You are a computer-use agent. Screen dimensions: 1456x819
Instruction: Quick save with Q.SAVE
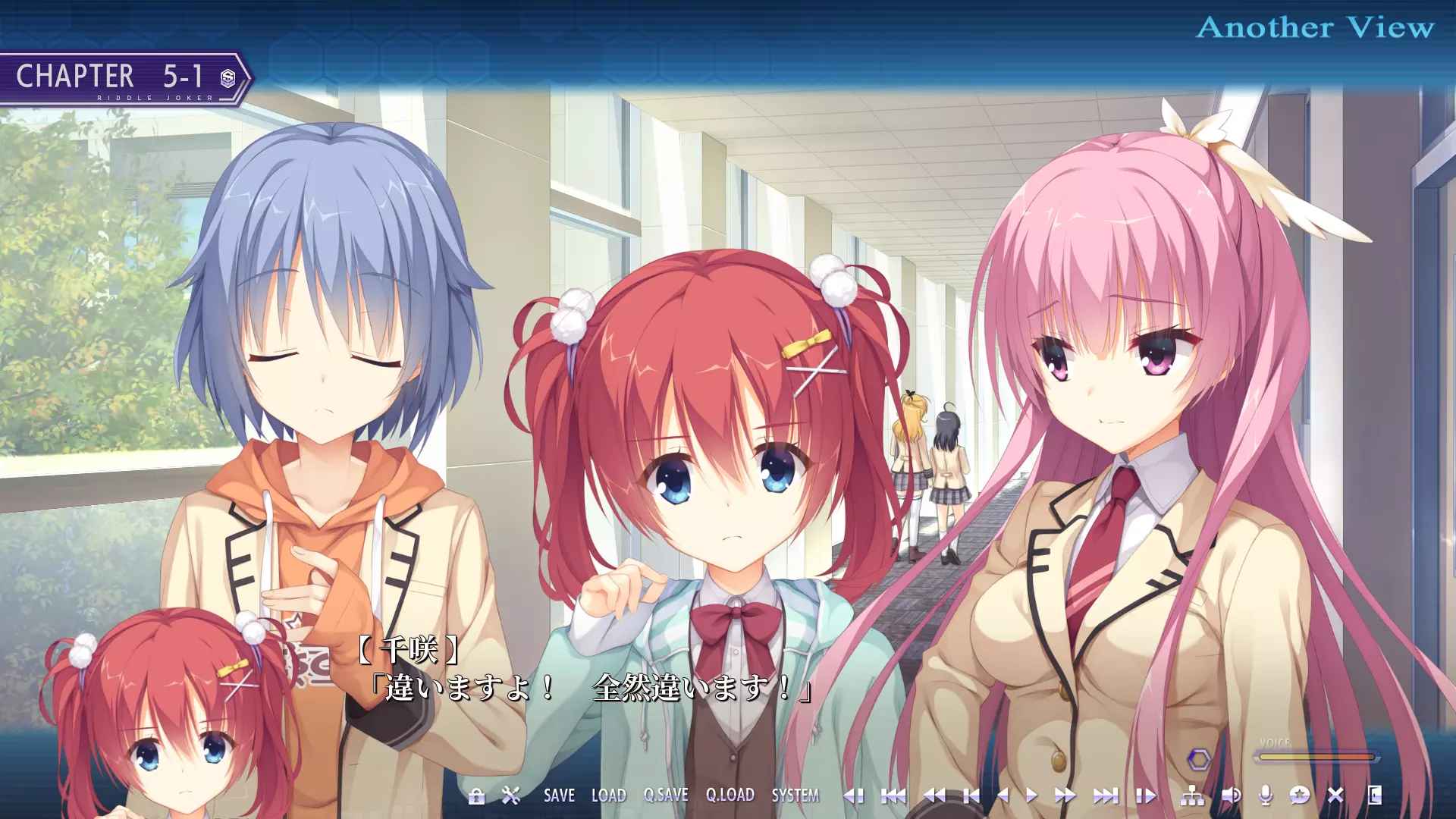pyautogui.click(x=666, y=795)
